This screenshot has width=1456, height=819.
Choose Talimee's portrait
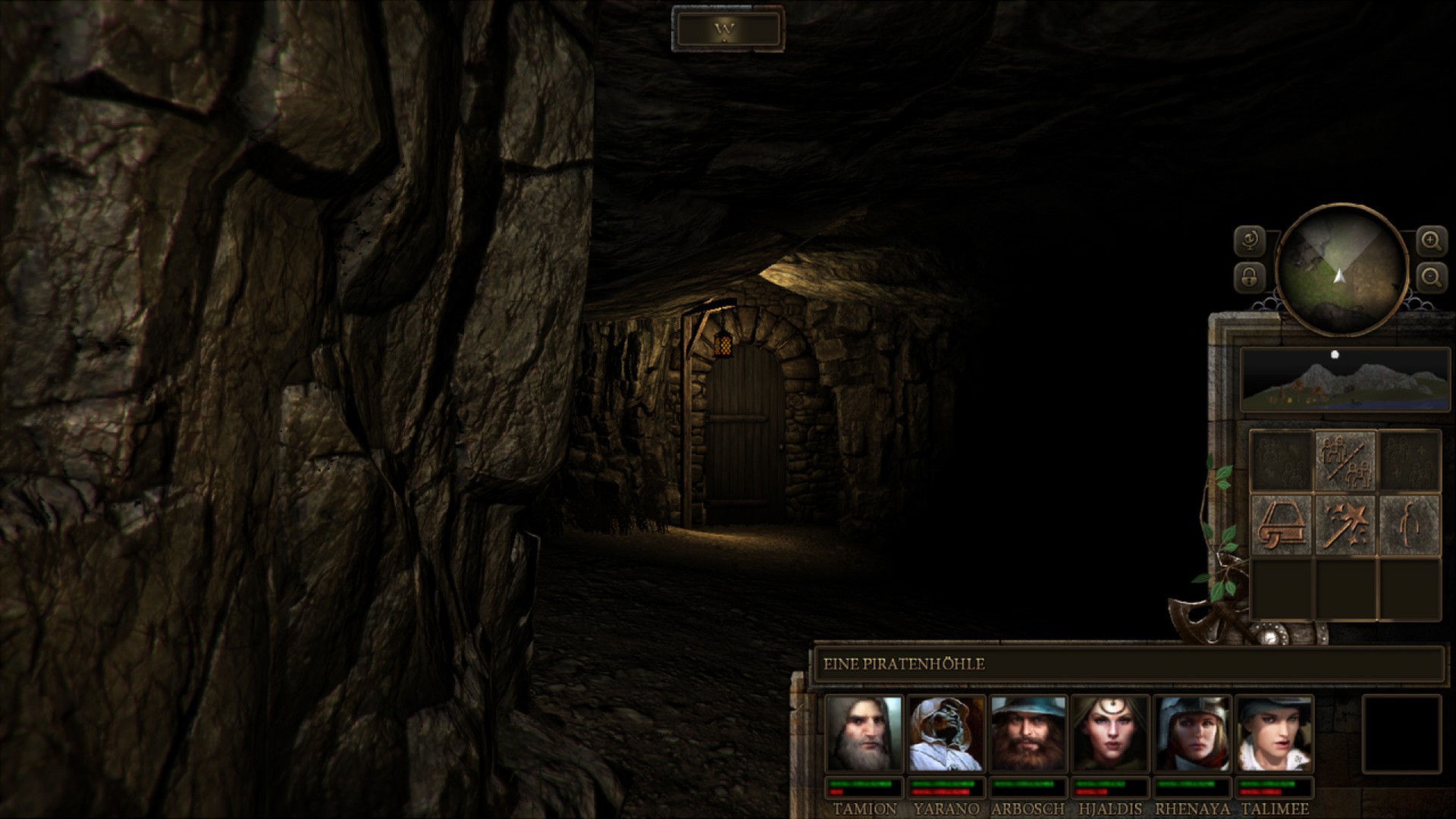click(1274, 734)
